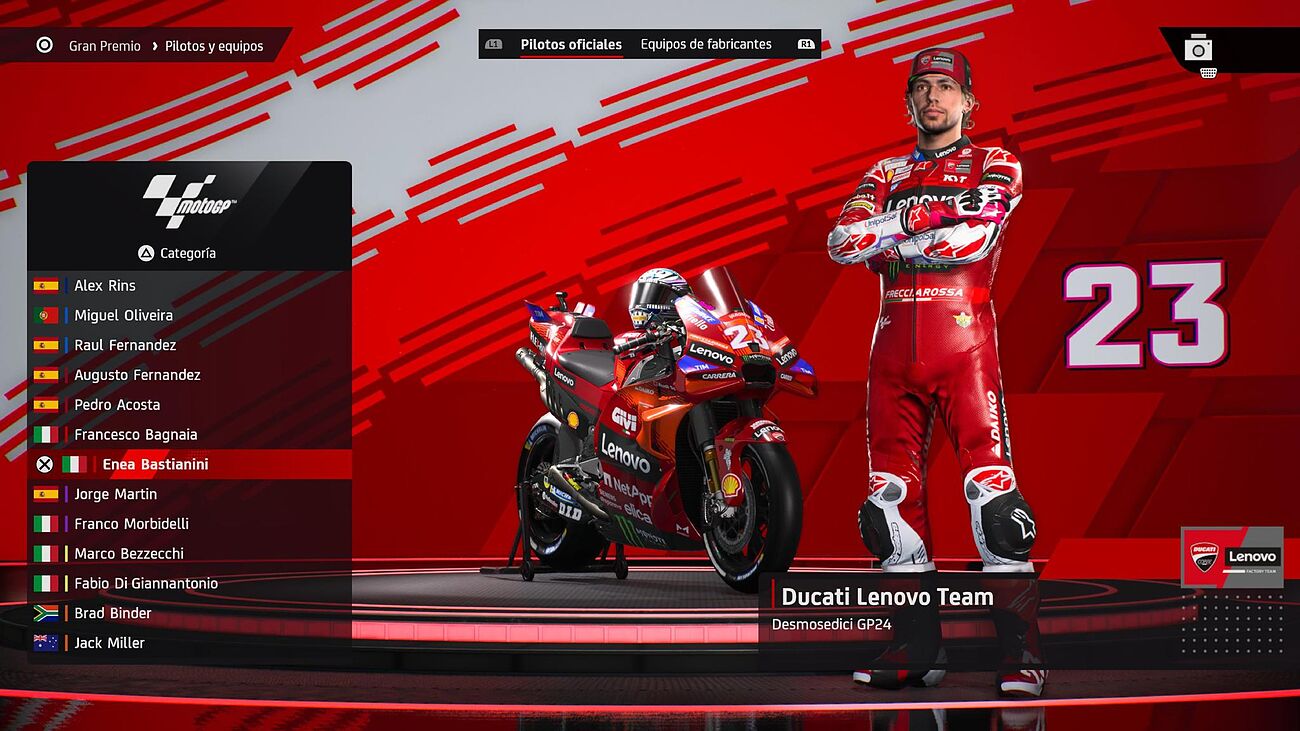Viewport: 1300px width, 731px height.
Task: Select Raul Fernandez
Action: click(125, 346)
